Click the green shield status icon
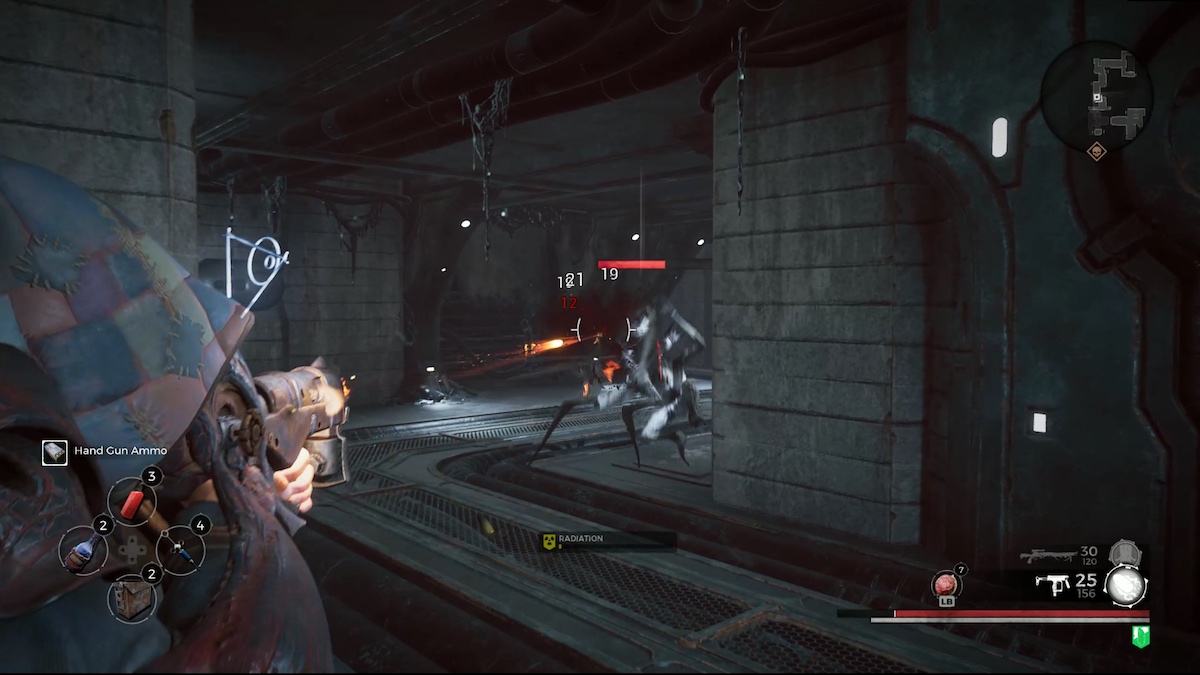Viewport: 1200px width, 675px height. pyautogui.click(x=1140, y=636)
